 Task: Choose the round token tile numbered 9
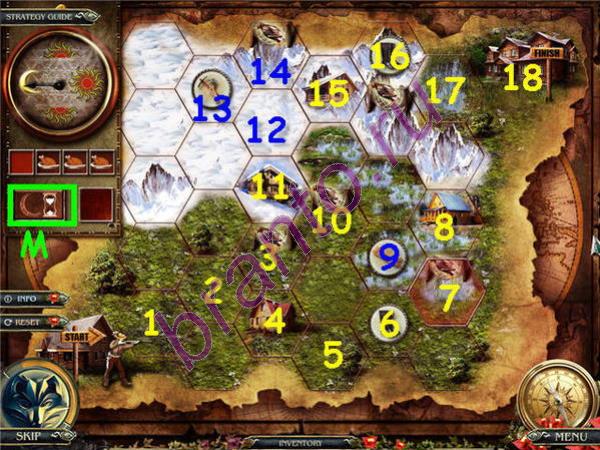[384, 257]
